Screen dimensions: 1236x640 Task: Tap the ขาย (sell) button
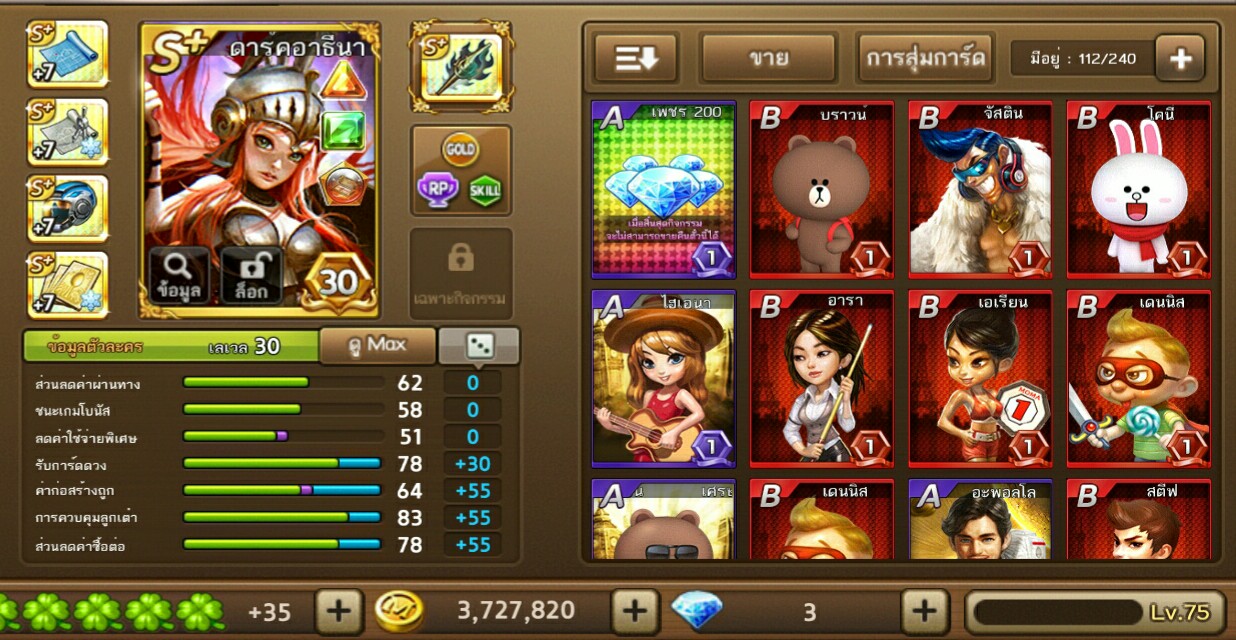click(x=768, y=58)
